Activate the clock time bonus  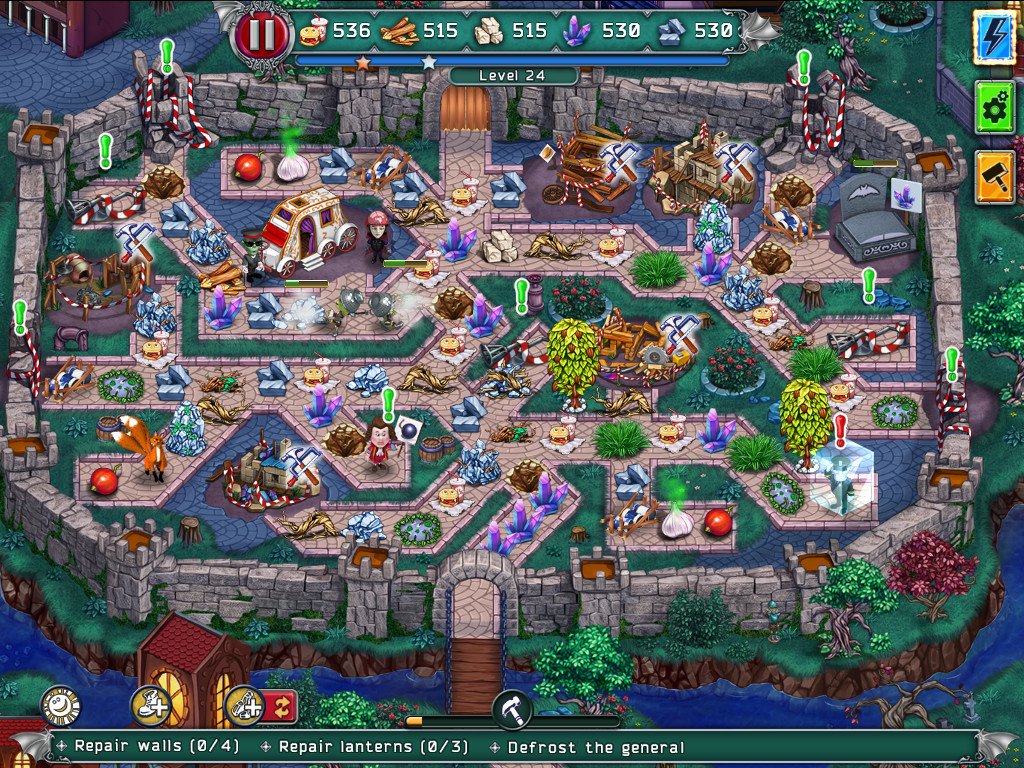click(60, 706)
